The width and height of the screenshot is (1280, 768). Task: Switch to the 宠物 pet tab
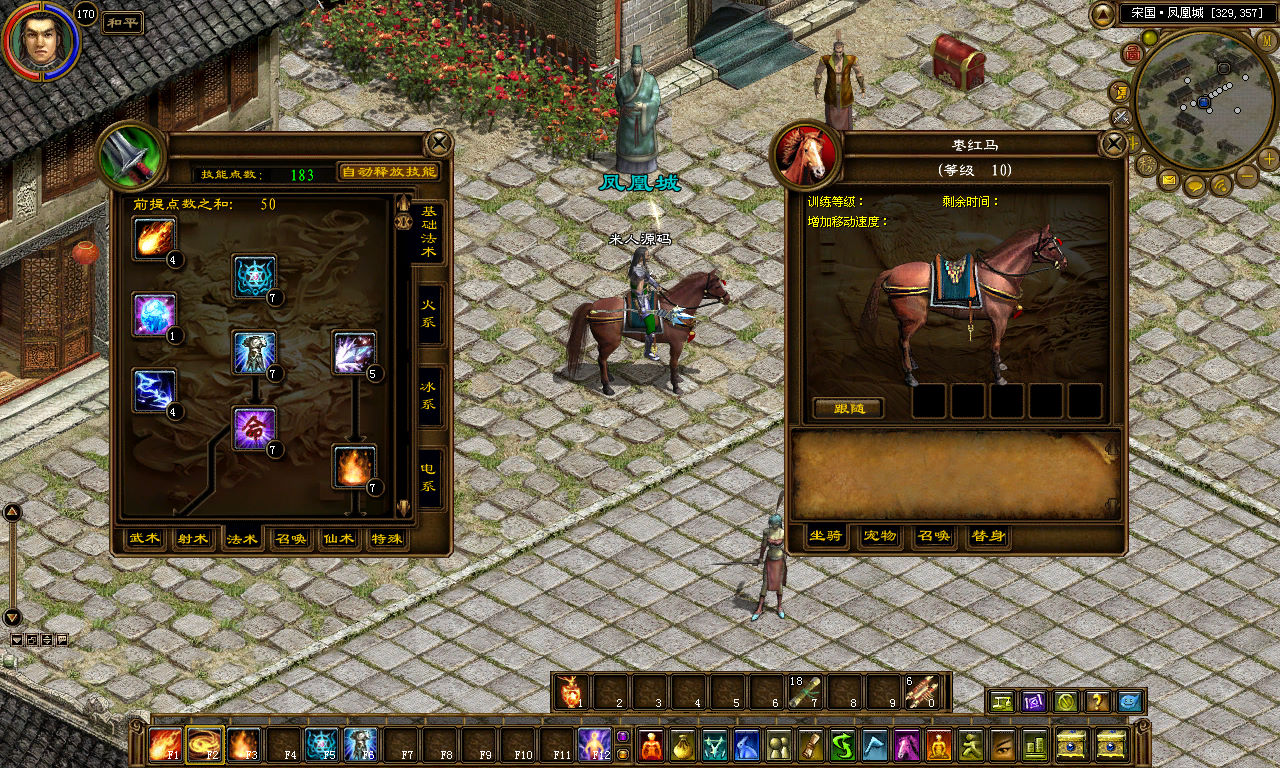tap(880, 537)
